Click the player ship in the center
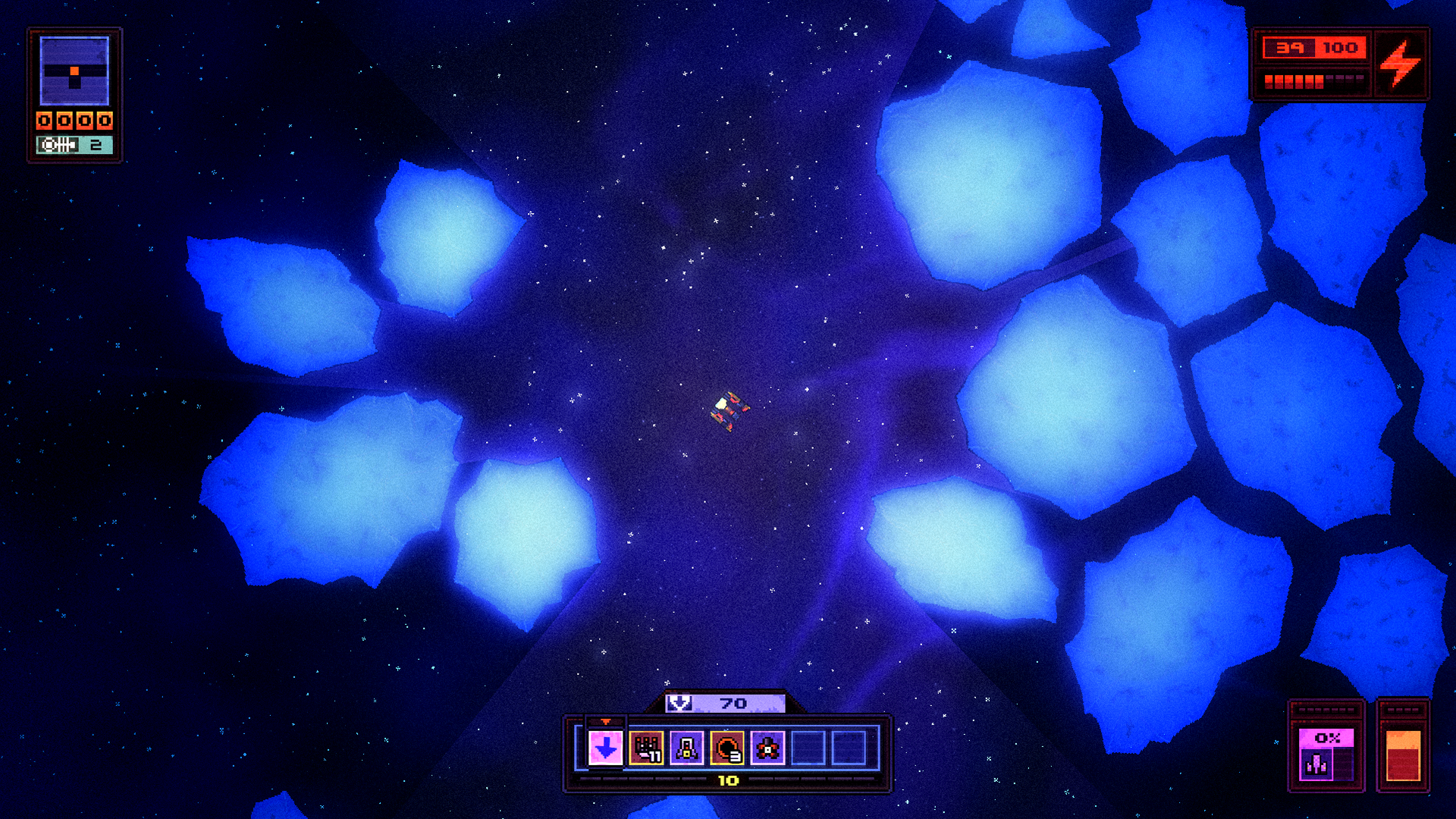The width and height of the screenshot is (1456, 819). point(727,410)
